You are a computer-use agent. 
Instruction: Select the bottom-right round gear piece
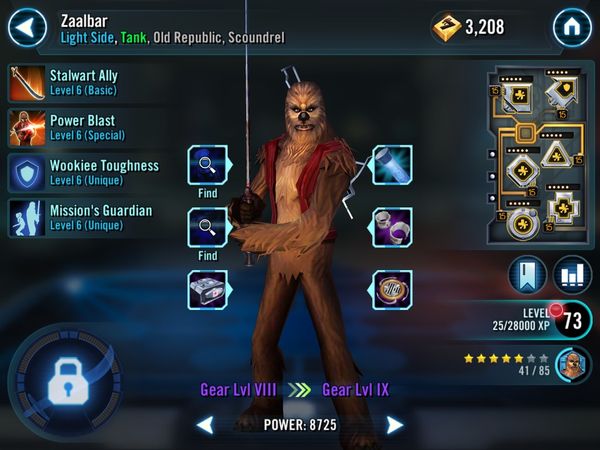pos(392,289)
